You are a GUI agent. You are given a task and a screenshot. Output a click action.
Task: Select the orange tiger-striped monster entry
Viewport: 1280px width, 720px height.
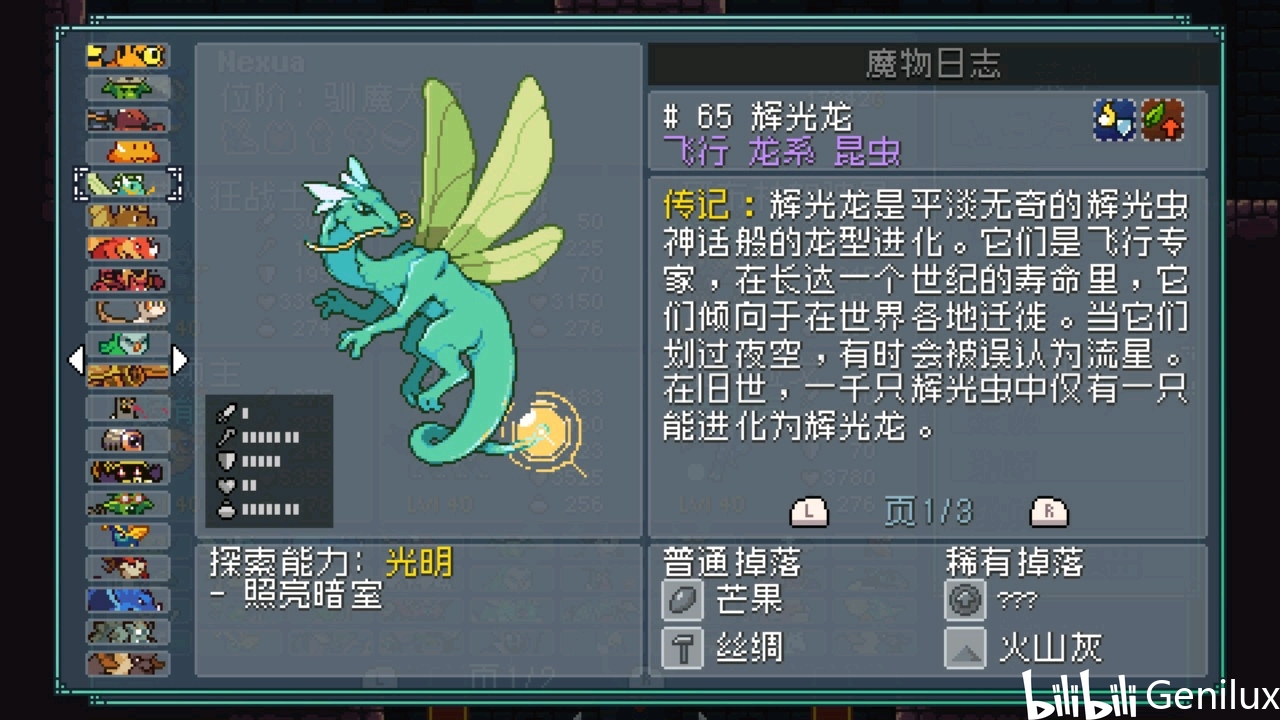tap(127, 56)
